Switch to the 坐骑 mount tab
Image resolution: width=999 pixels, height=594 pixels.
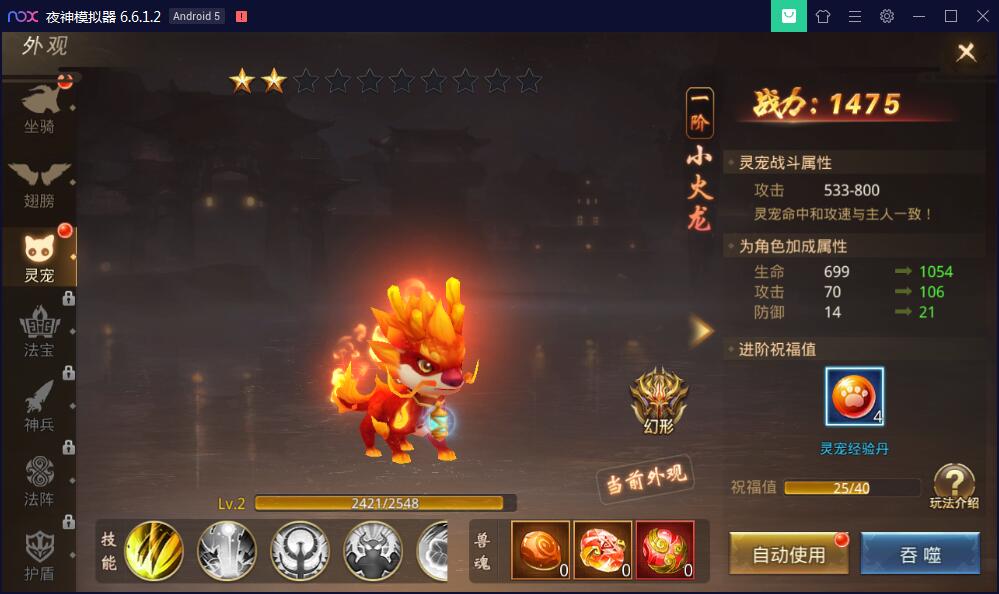40,107
